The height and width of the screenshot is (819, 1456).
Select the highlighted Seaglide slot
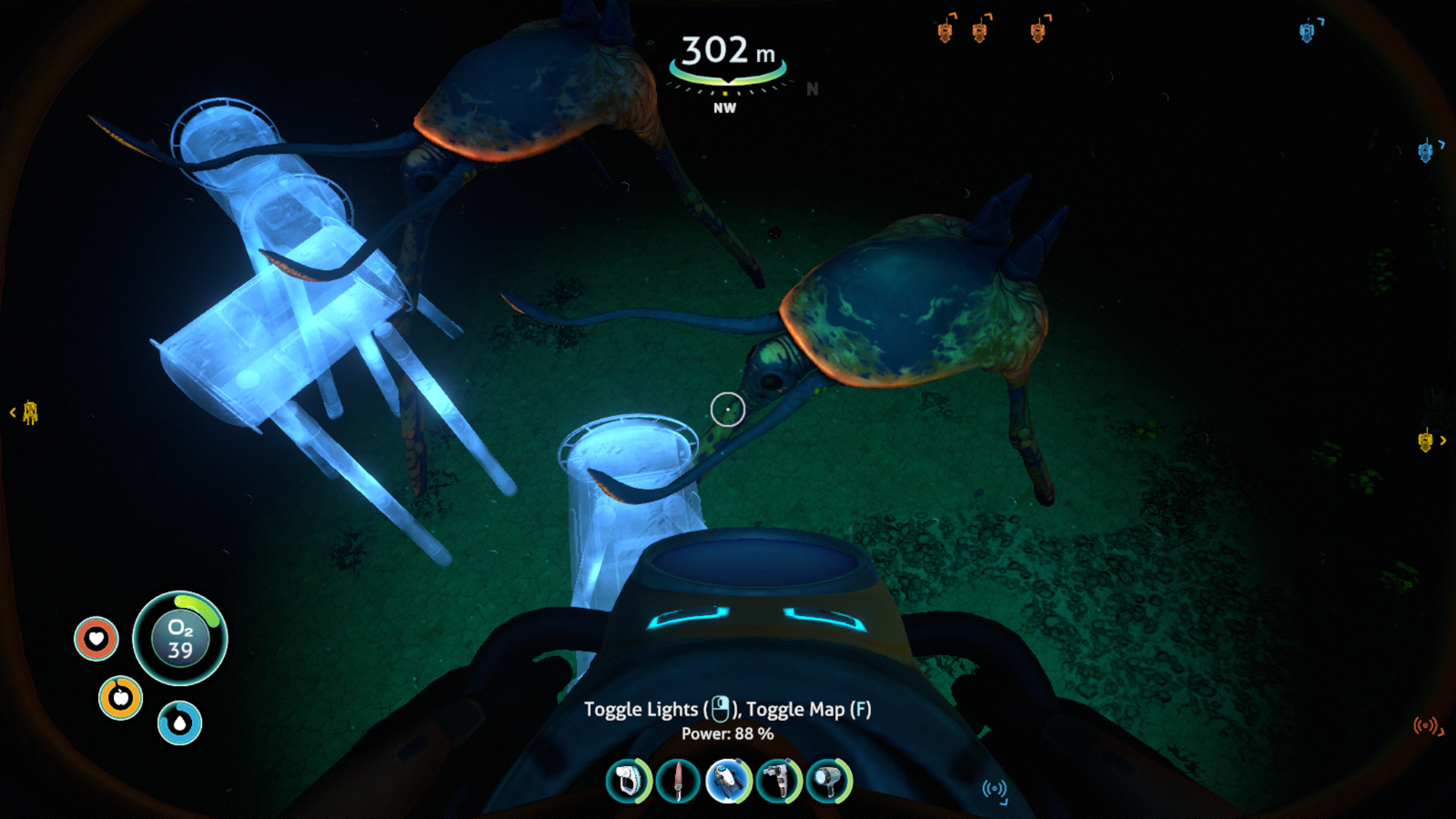click(x=728, y=781)
